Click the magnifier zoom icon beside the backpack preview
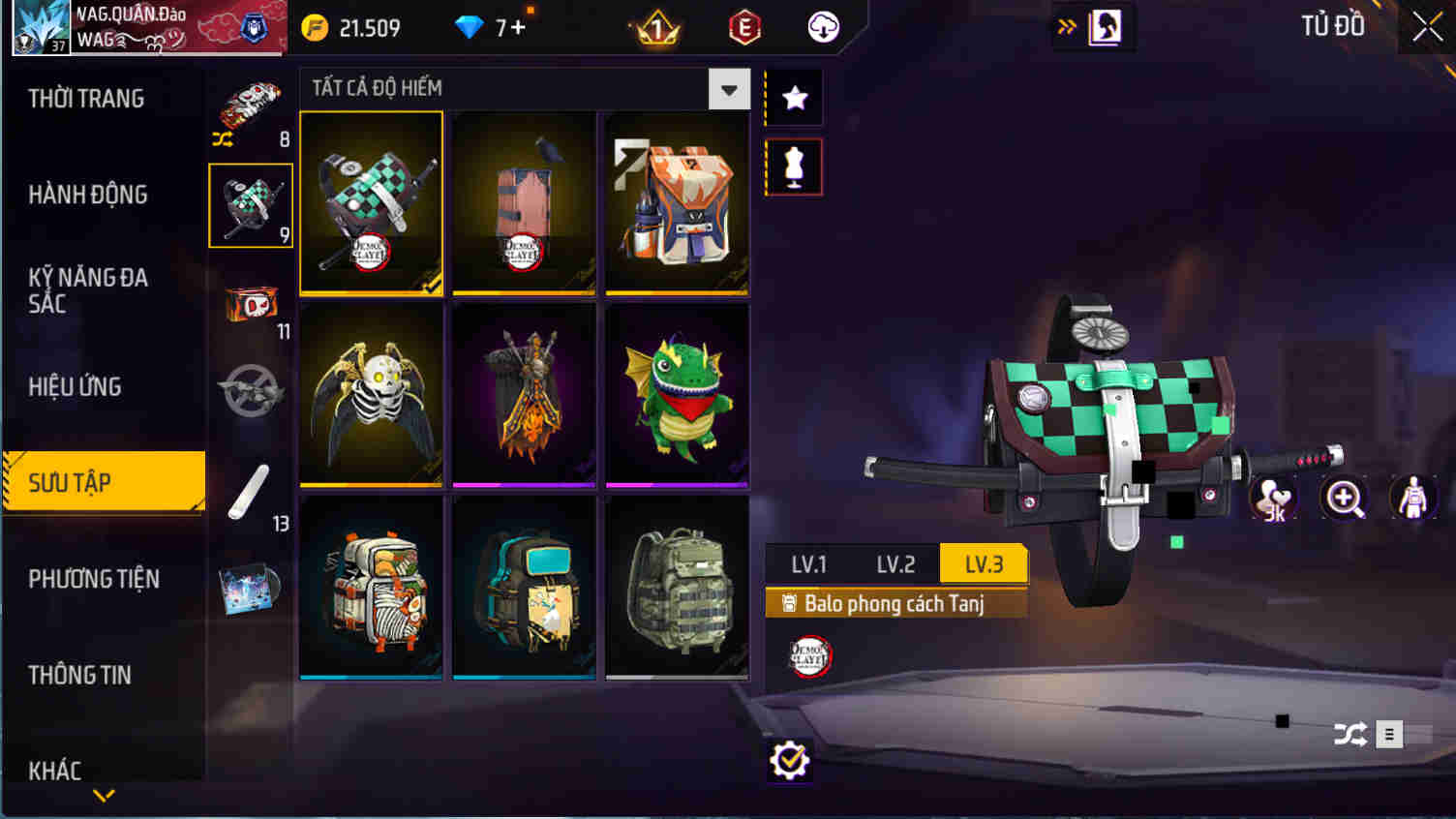 click(1346, 499)
